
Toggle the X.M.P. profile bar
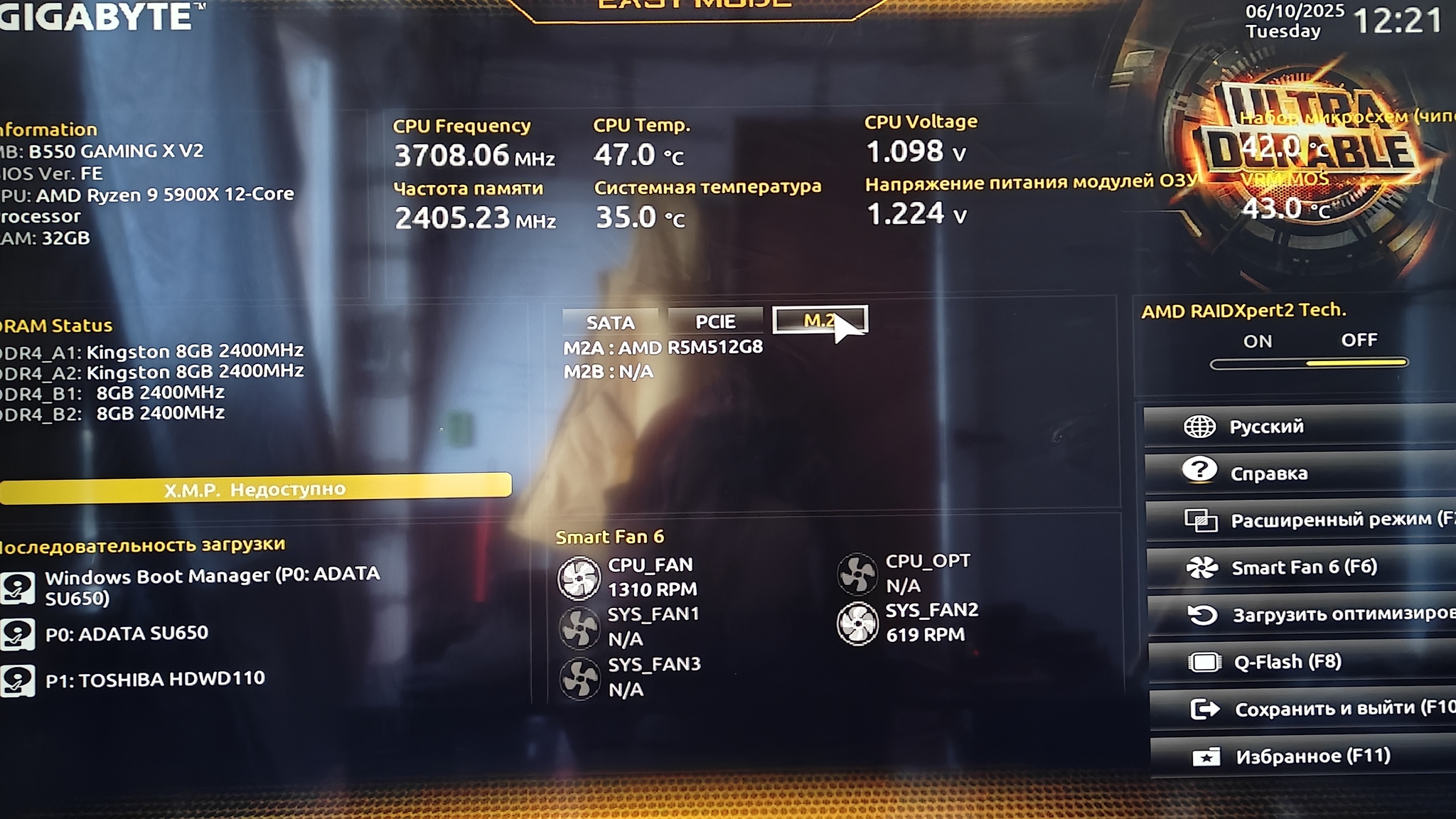tap(255, 489)
